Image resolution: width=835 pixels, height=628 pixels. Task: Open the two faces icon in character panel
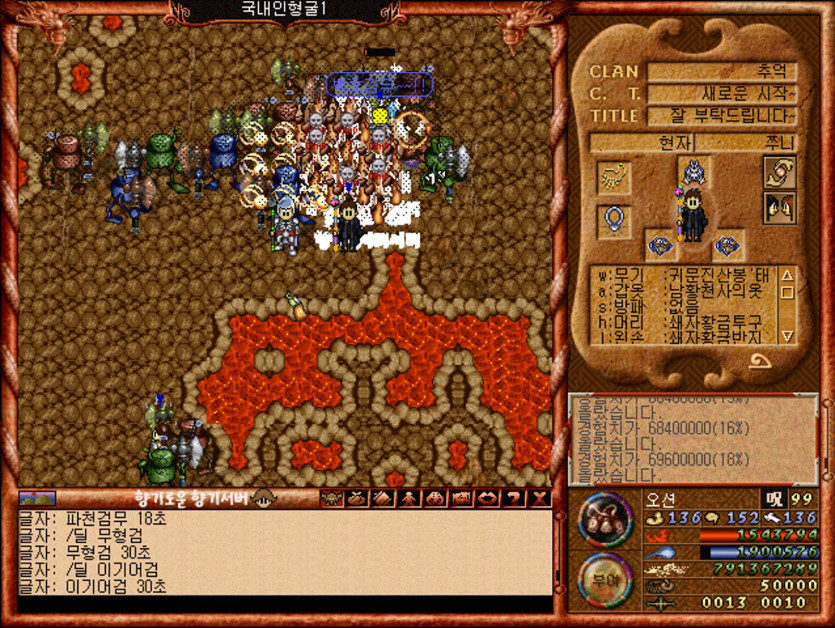point(780,208)
